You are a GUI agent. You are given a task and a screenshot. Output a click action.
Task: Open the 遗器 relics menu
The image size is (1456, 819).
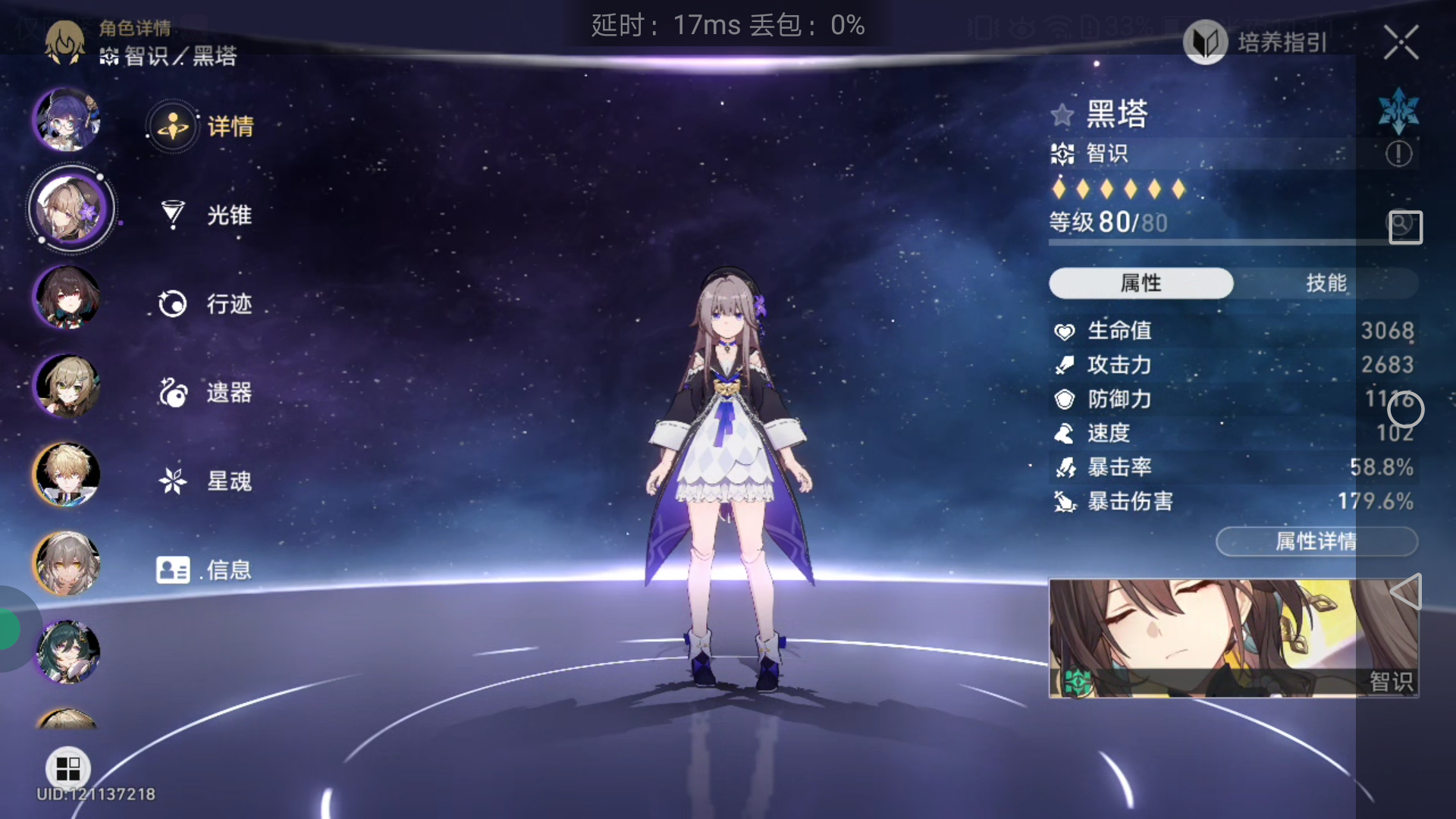205,393
